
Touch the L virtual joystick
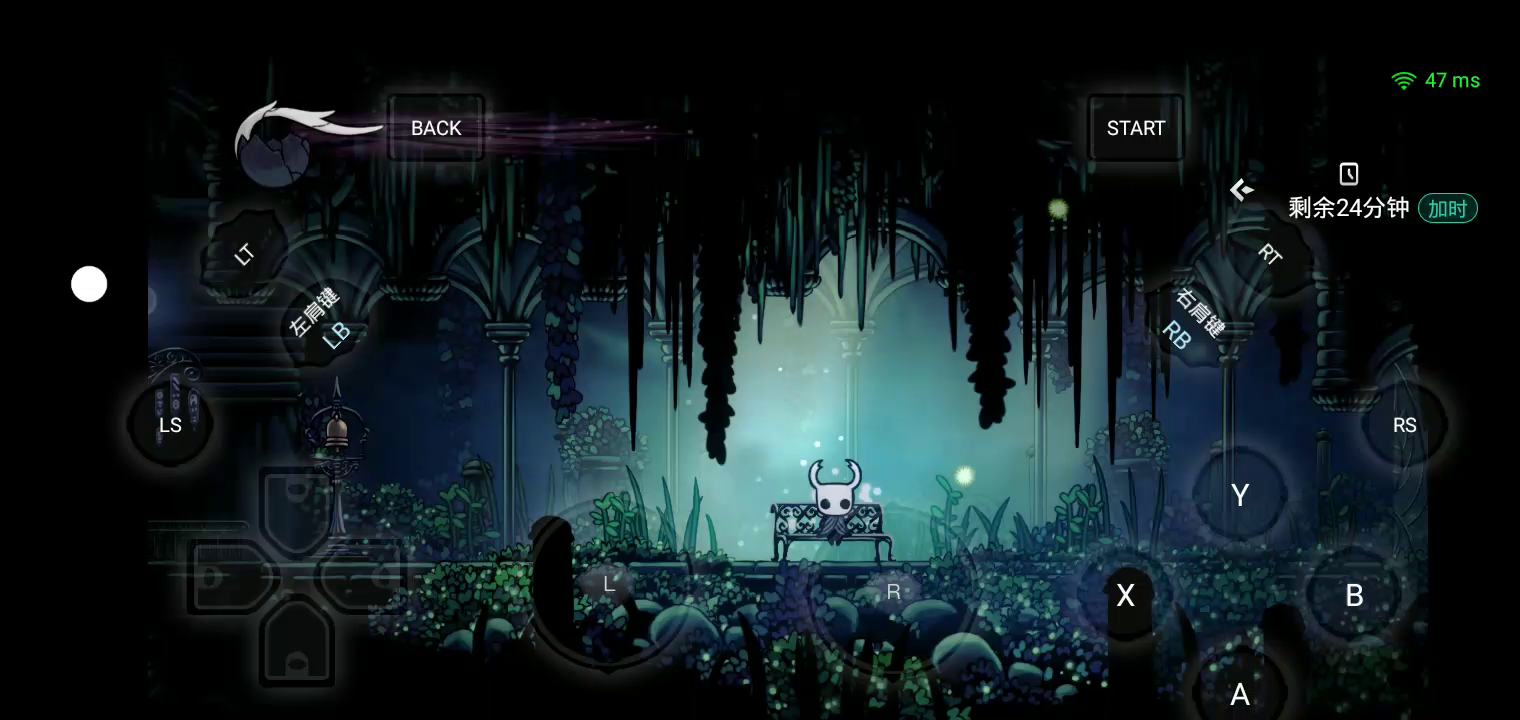pyautogui.click(x=609, y=584)
